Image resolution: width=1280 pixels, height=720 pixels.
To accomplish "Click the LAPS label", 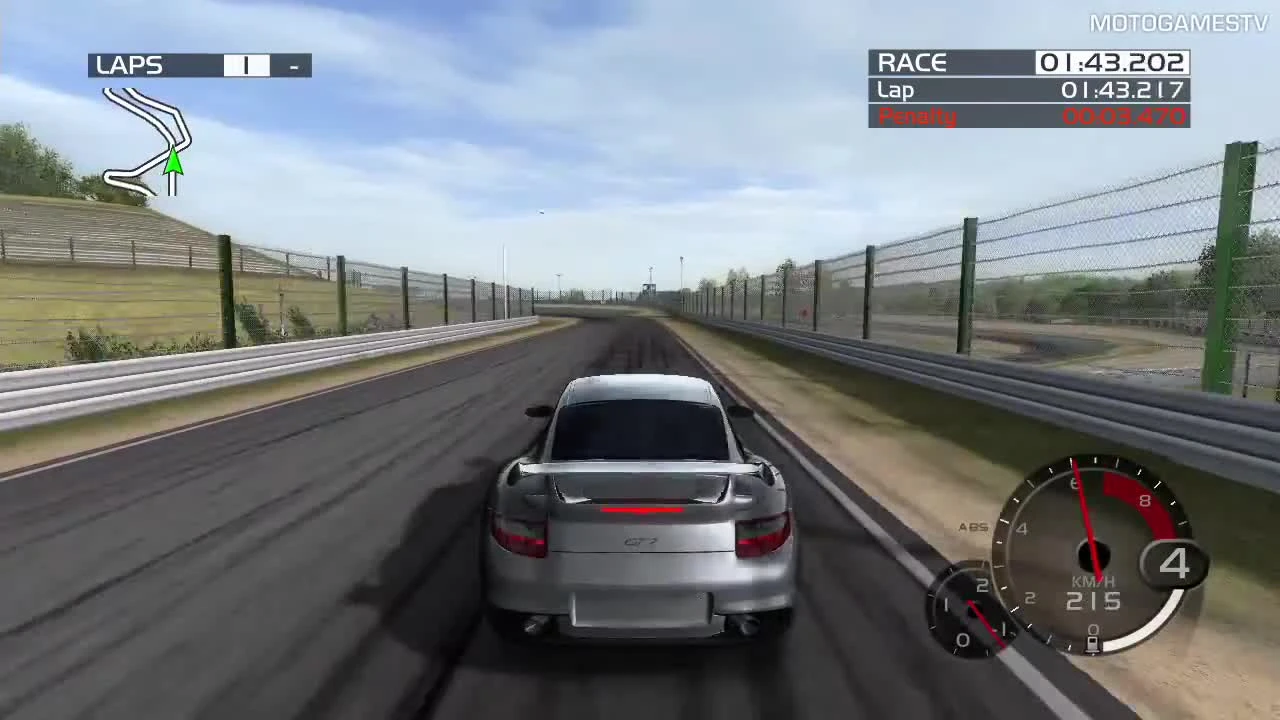I will (129, 65).
